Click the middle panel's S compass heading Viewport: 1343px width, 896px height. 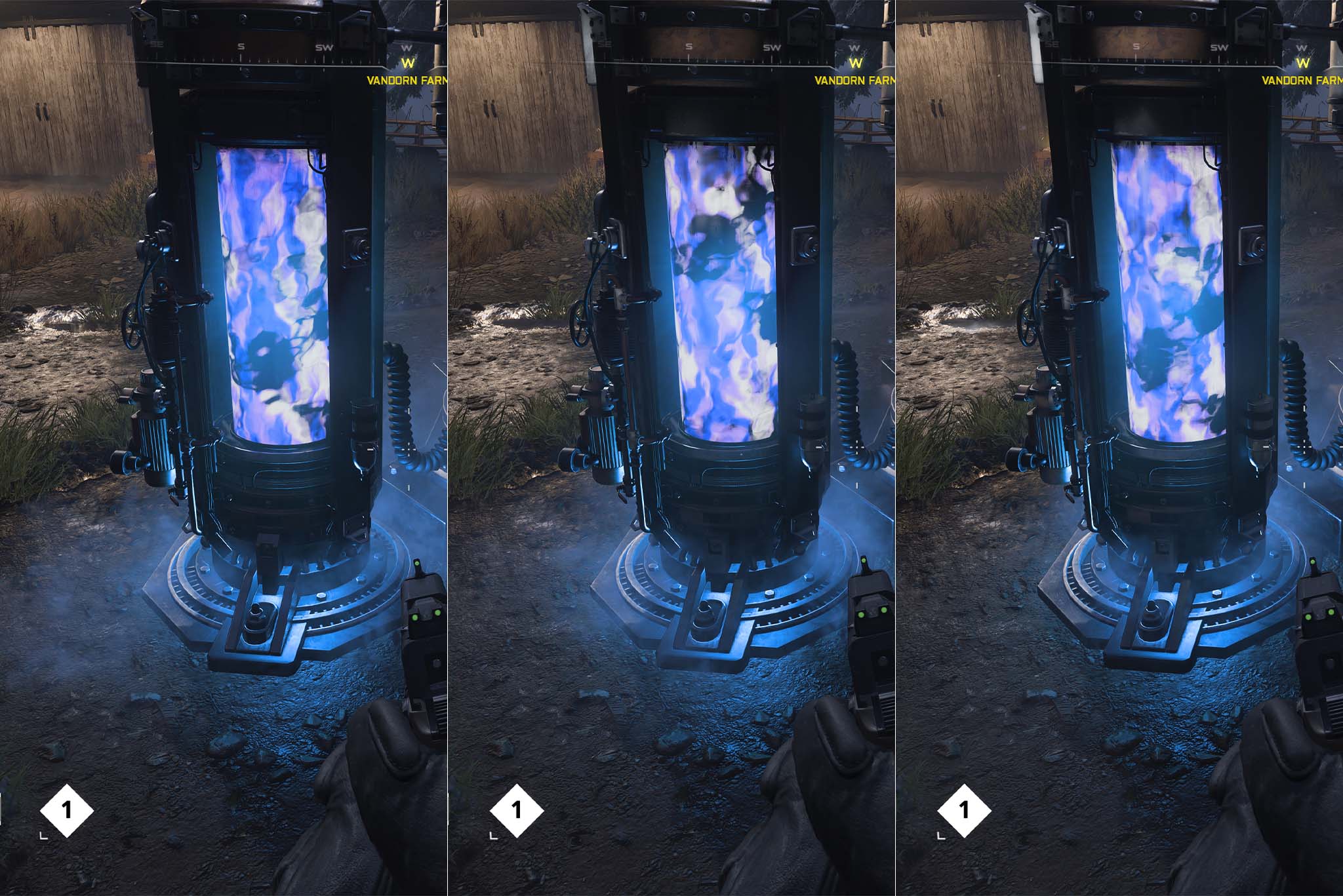pos(689,47)
